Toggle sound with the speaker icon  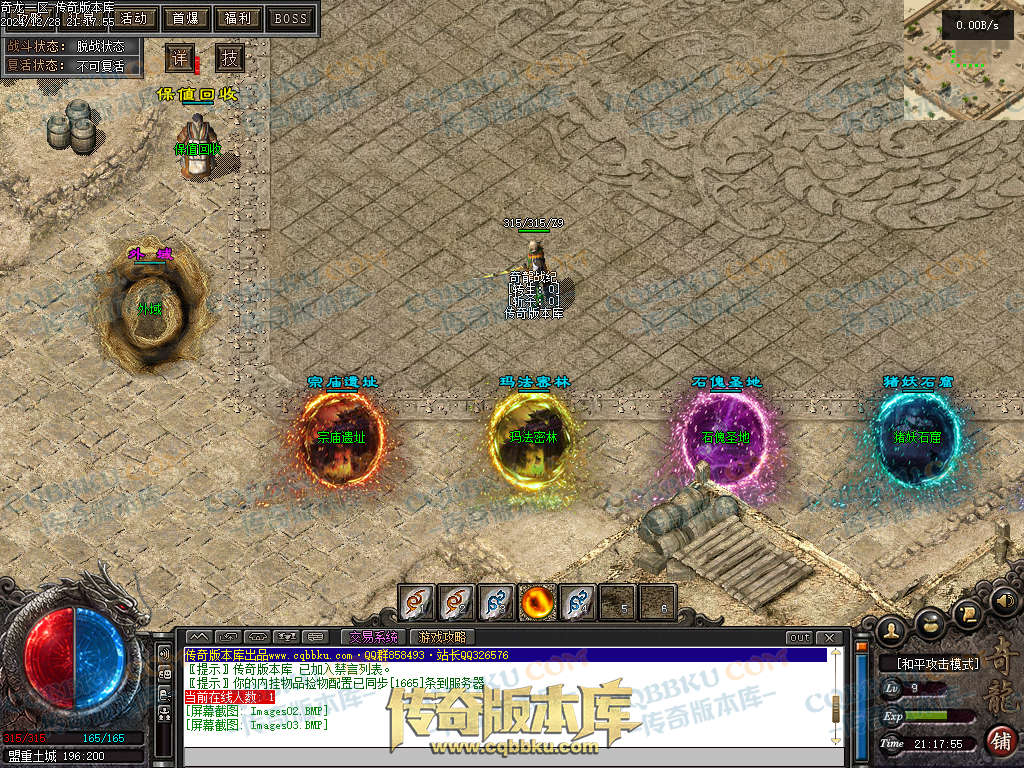click(1004, 601)
